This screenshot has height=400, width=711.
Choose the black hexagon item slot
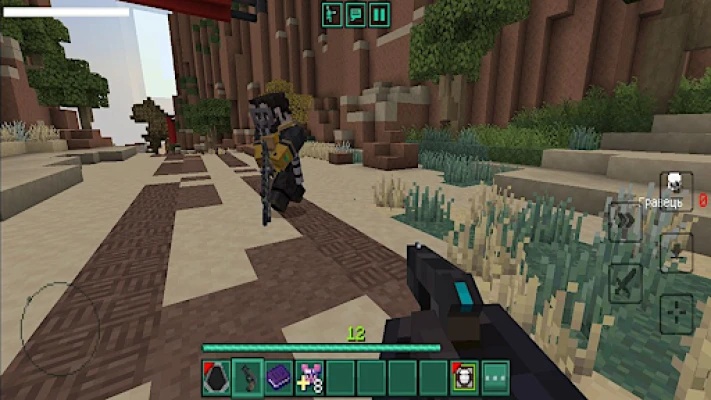(216, 378)
